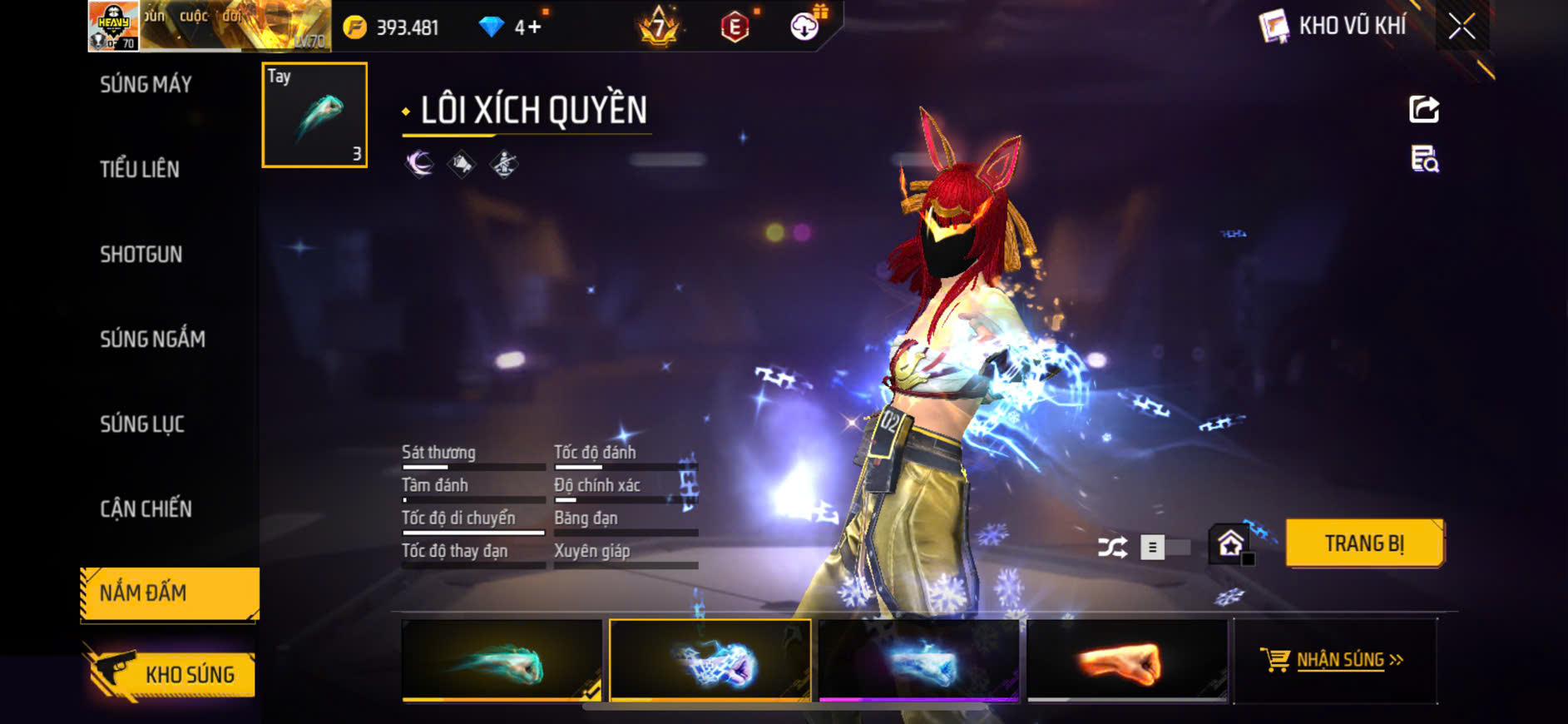
Task: Switch to the SÚNG MÁY category
Action: [x=146, y=84]
